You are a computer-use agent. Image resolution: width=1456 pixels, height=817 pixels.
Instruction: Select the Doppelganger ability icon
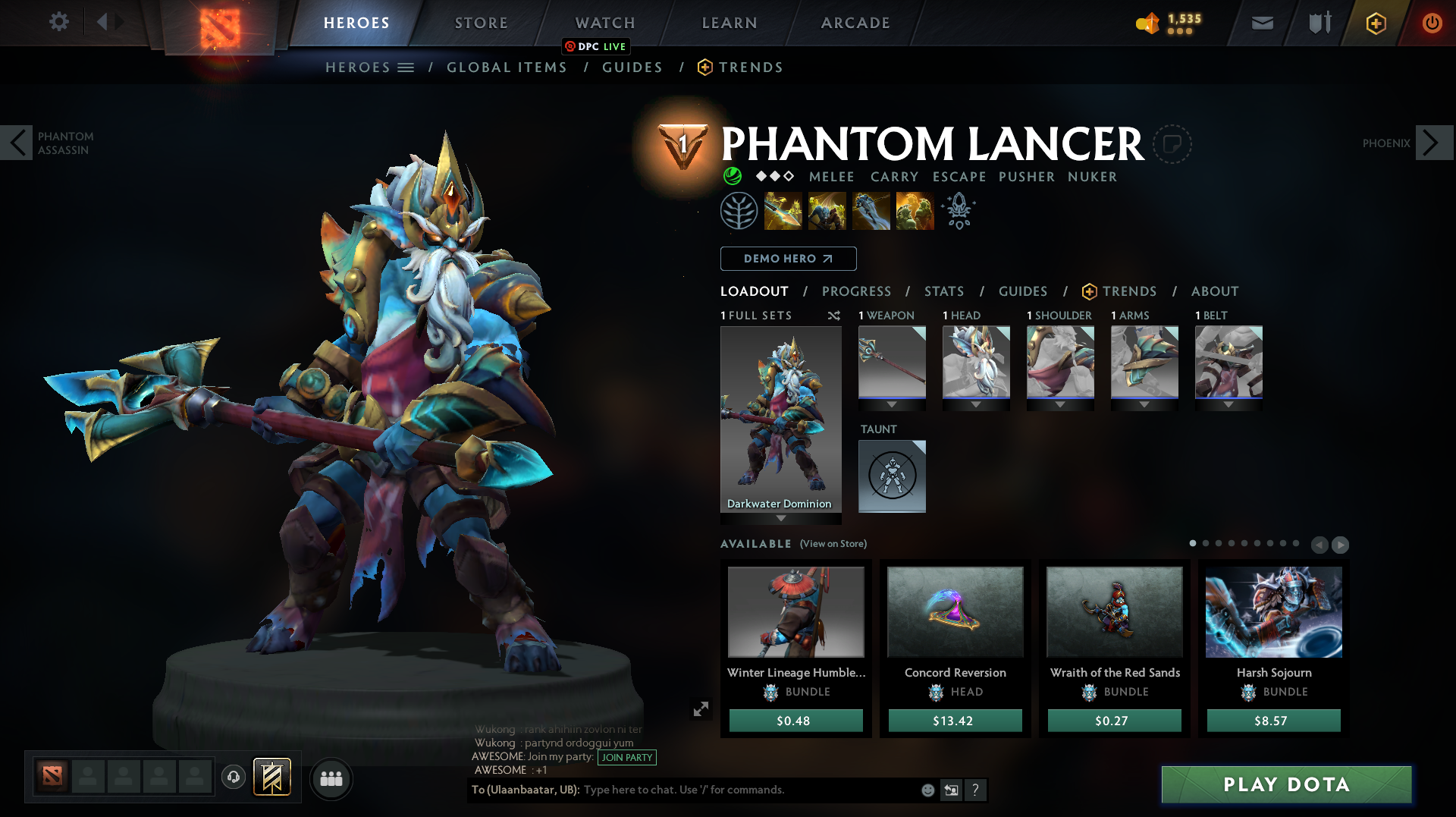[827, 211]
